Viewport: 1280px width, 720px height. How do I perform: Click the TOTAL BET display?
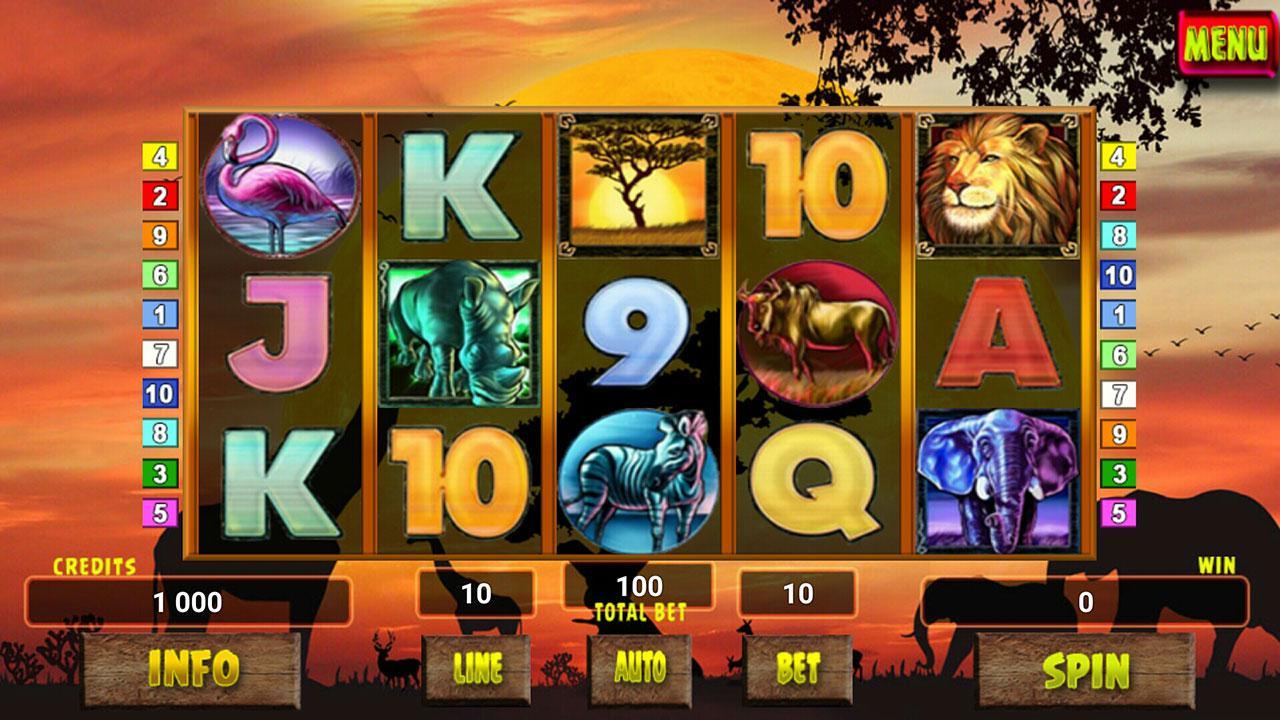pos(640,588)
